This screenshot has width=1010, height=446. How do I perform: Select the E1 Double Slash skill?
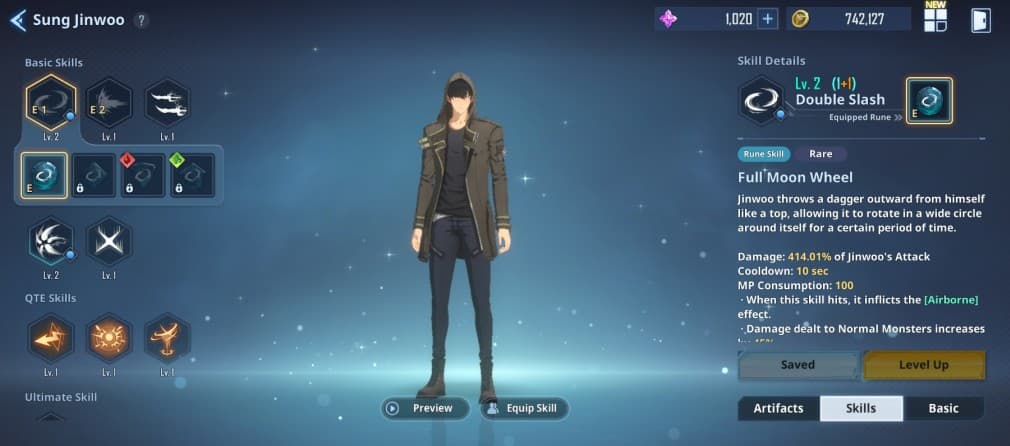point(50,101)
